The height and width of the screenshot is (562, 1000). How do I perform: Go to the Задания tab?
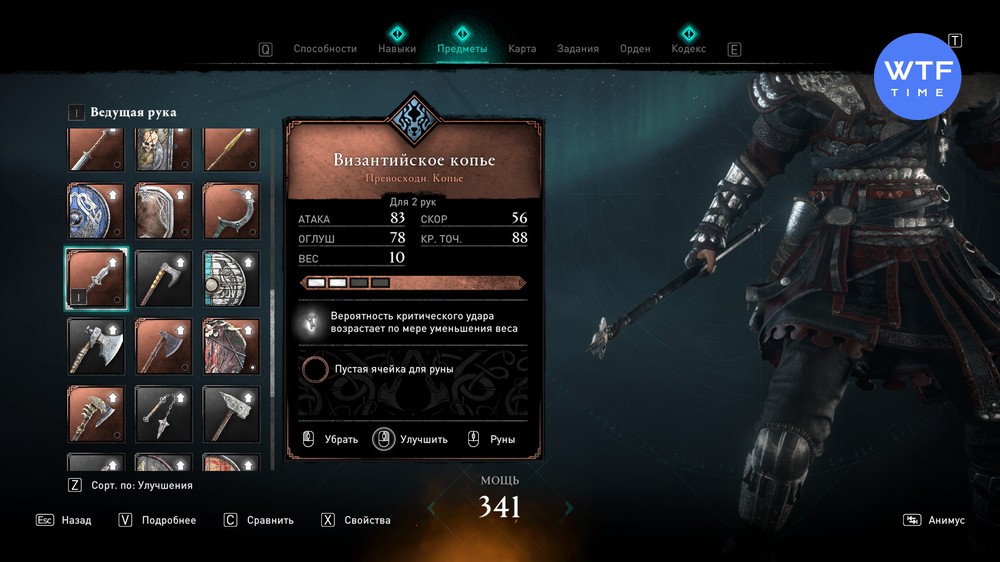click(x=578, y=48)
